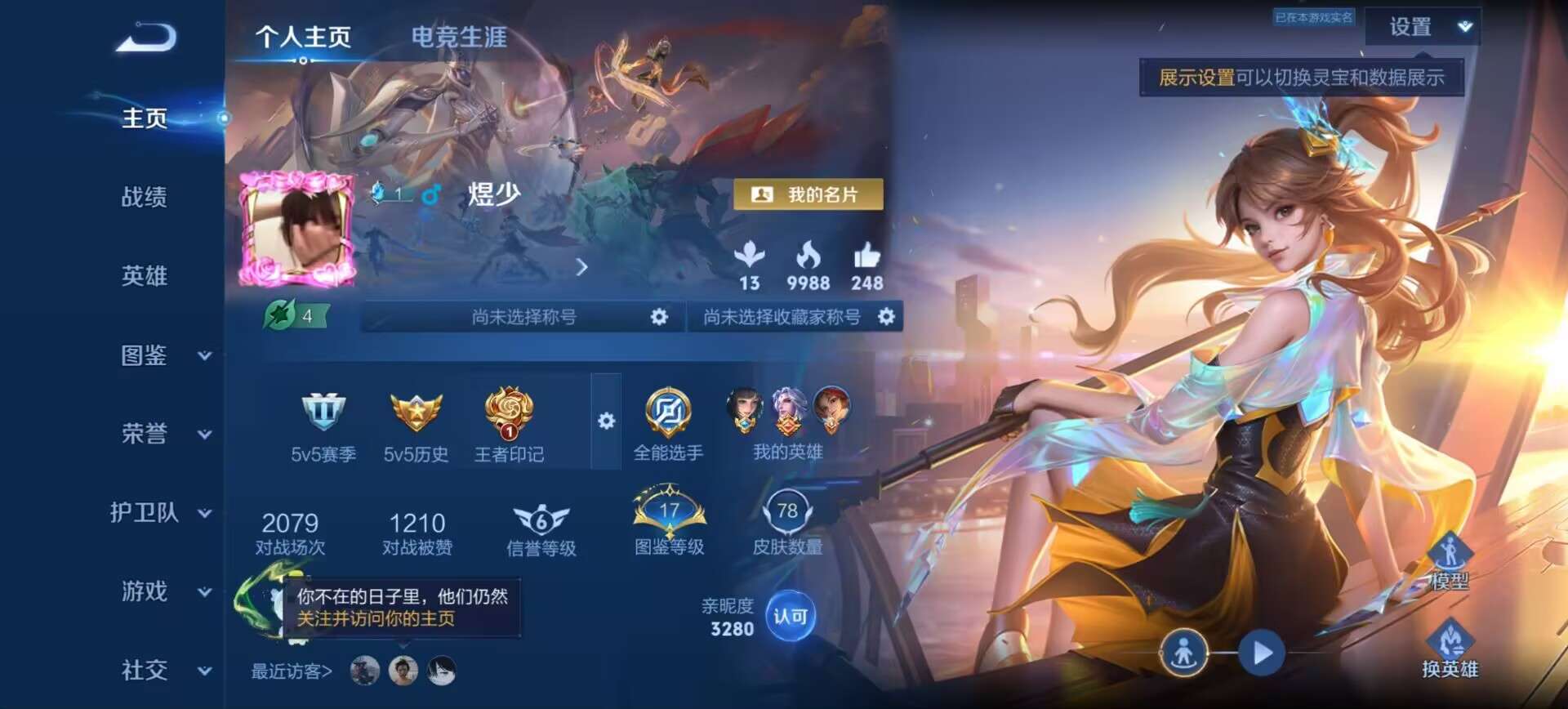This screenshot has height=709, width=1568.
Task: Click the 我的名片 button
Action: tap(808, 194)
